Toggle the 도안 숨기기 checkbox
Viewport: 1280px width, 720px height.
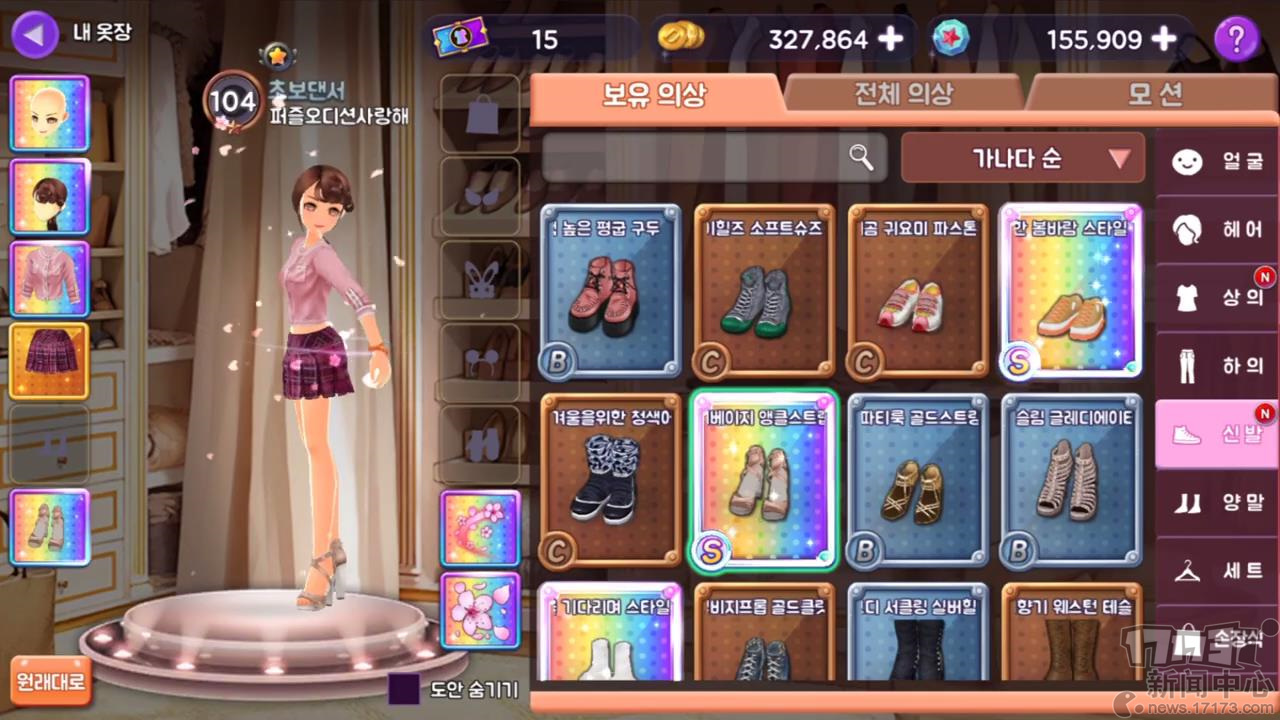click(404, 688)
